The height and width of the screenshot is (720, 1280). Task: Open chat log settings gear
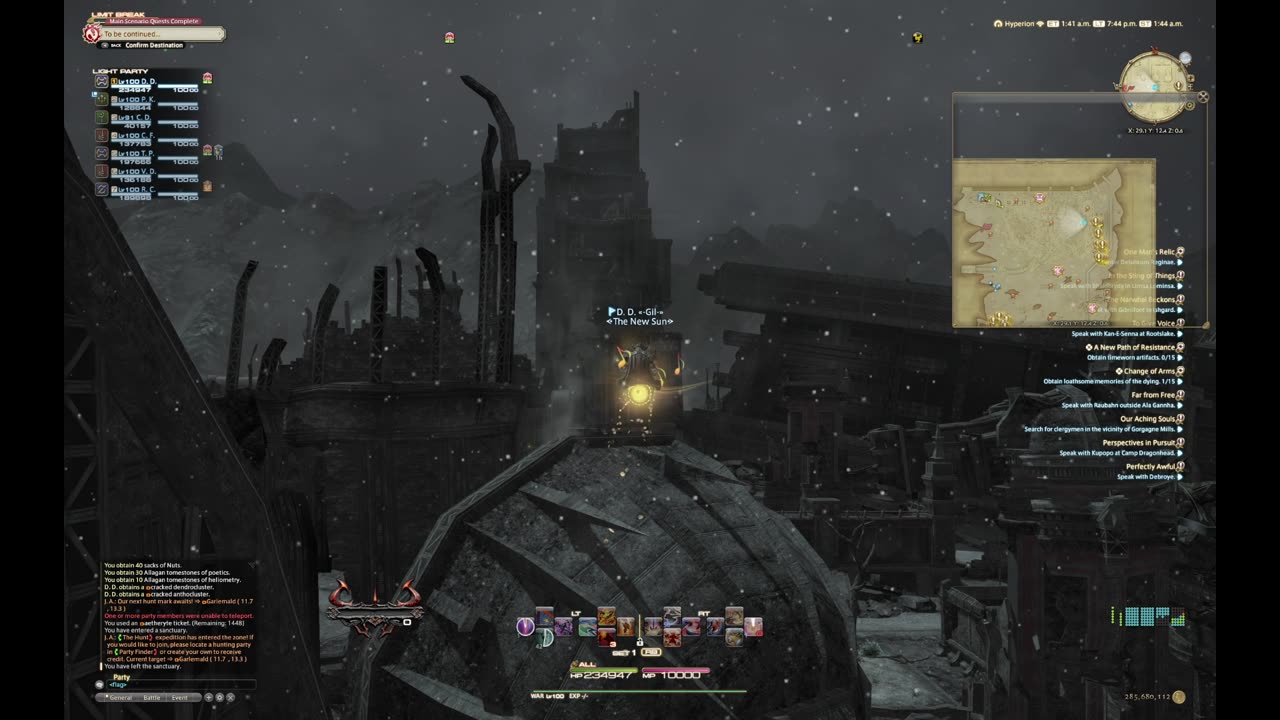(x=220, y=697)
